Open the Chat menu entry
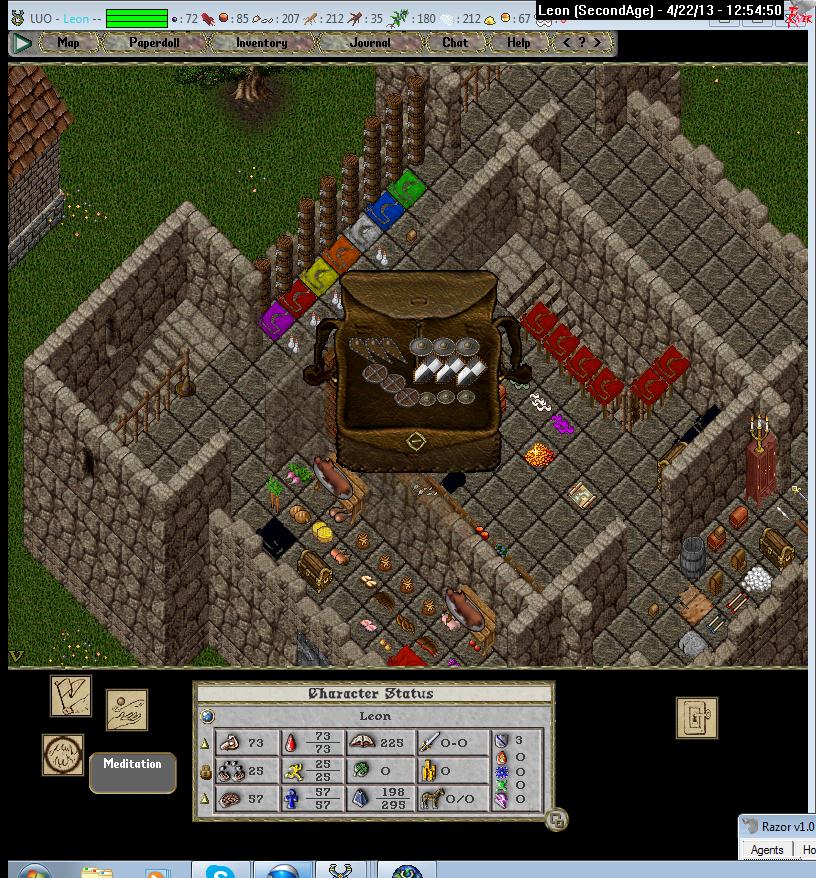 [x=455, y=43]
